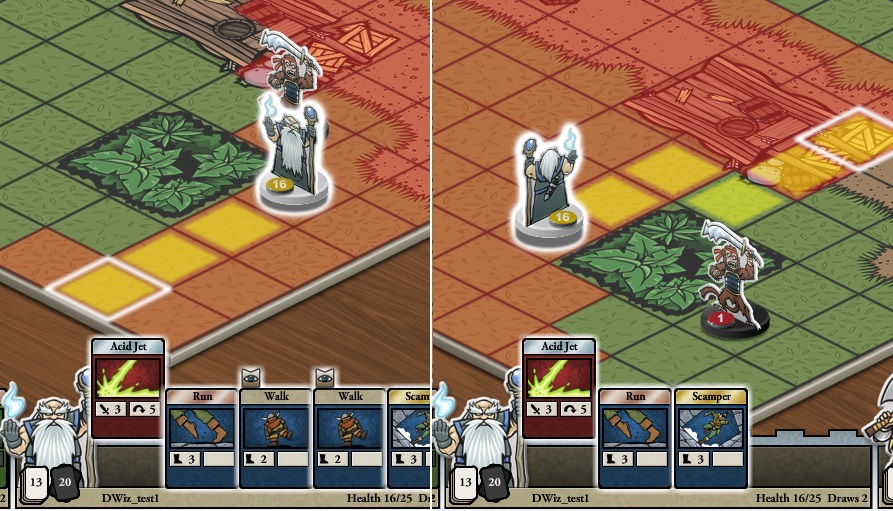
Task: Choose the Acid Jet card in the three-card hand
Action: [559, 387]
